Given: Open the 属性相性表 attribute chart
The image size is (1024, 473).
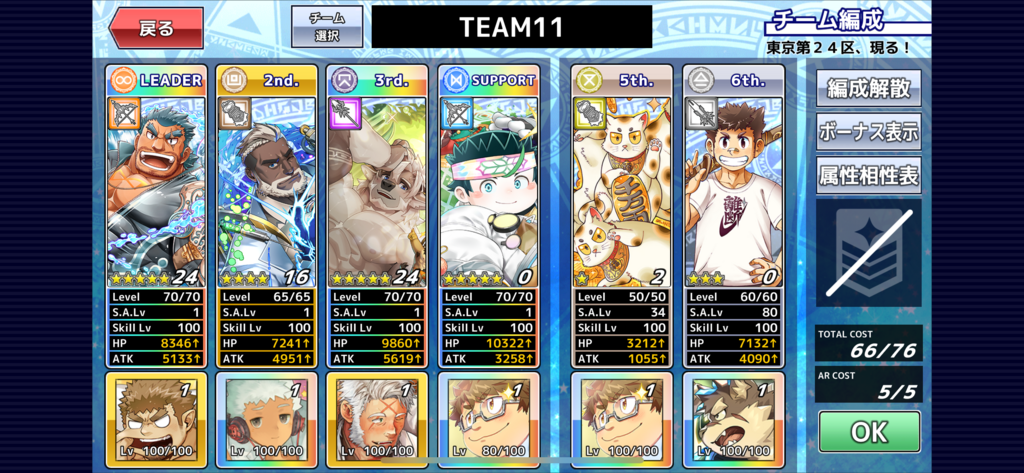Looking at the screenshot, I should click(x=868, y=175).
